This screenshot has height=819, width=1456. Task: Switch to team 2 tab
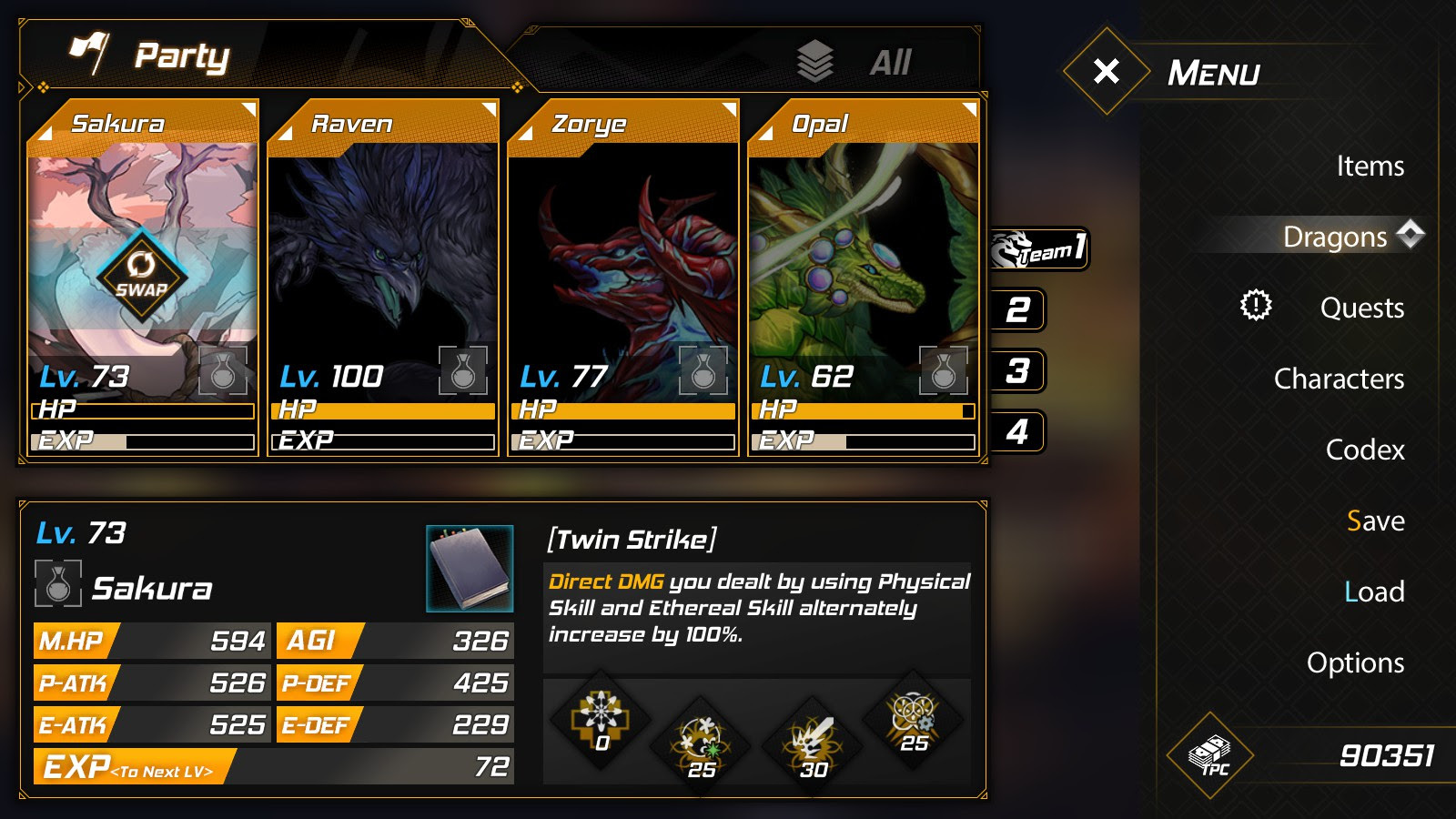pos(1018,310)
